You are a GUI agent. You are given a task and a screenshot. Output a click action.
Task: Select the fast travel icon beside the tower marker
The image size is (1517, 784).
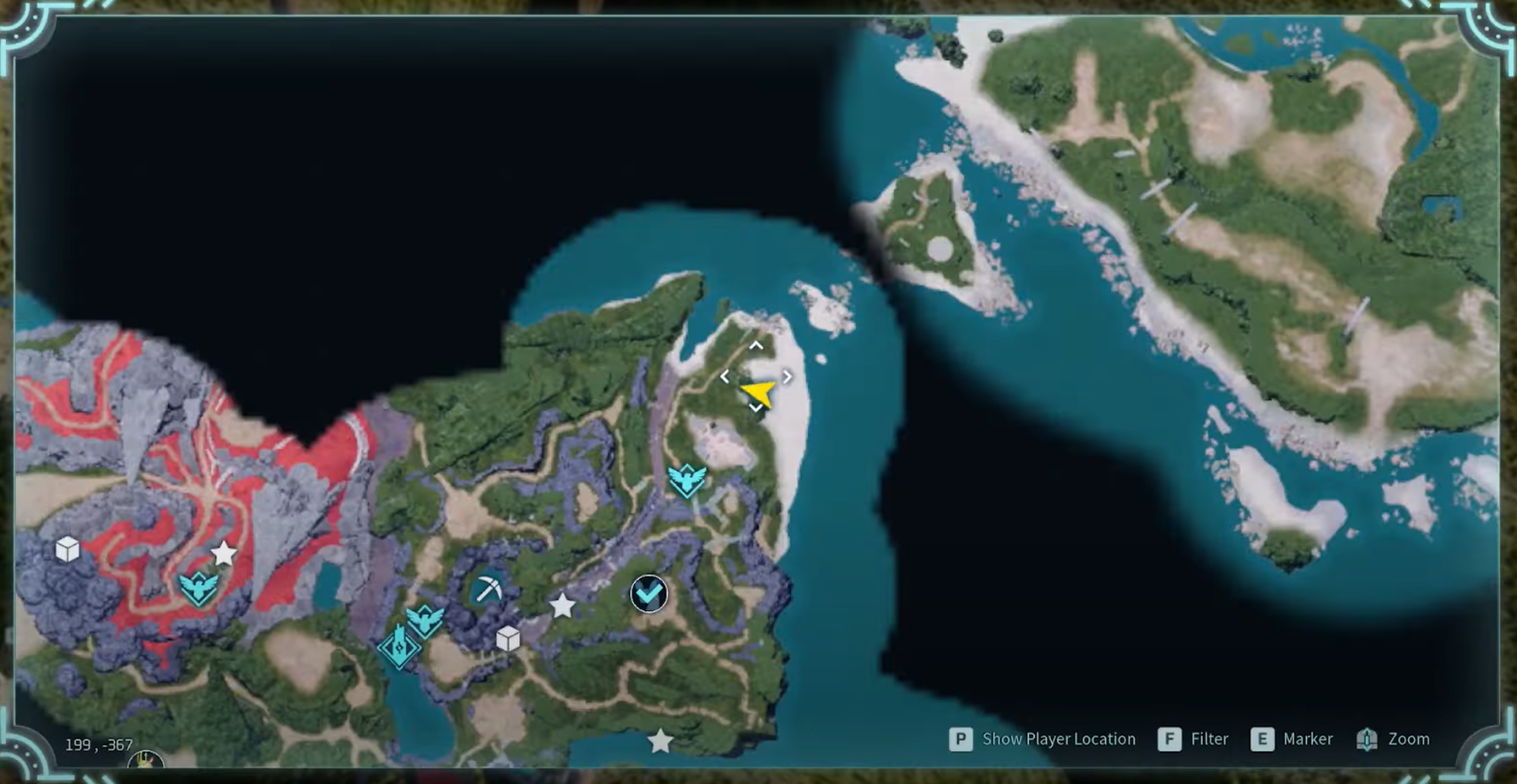click(425, 620)
